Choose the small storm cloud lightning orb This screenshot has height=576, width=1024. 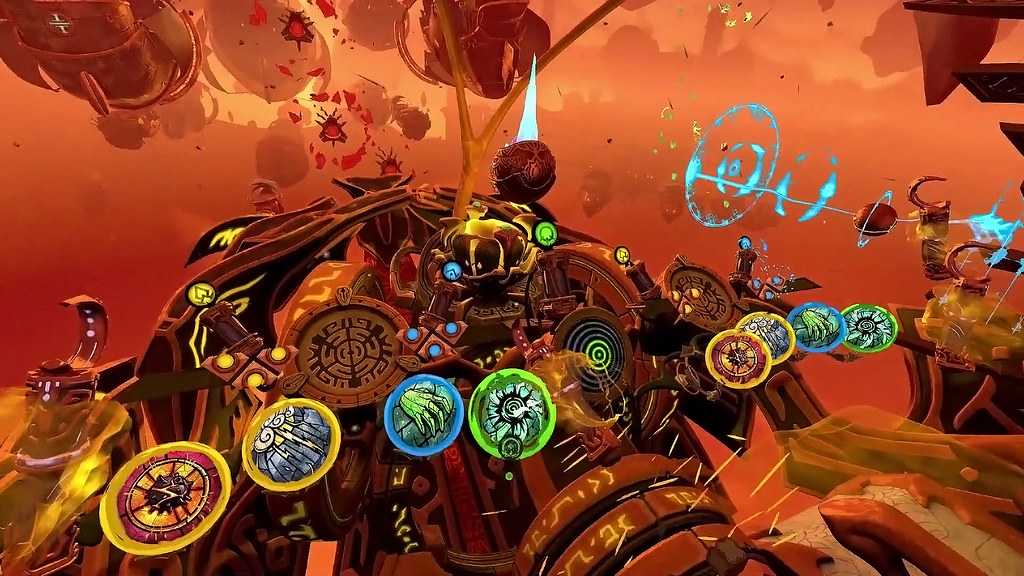click(768, 336)
